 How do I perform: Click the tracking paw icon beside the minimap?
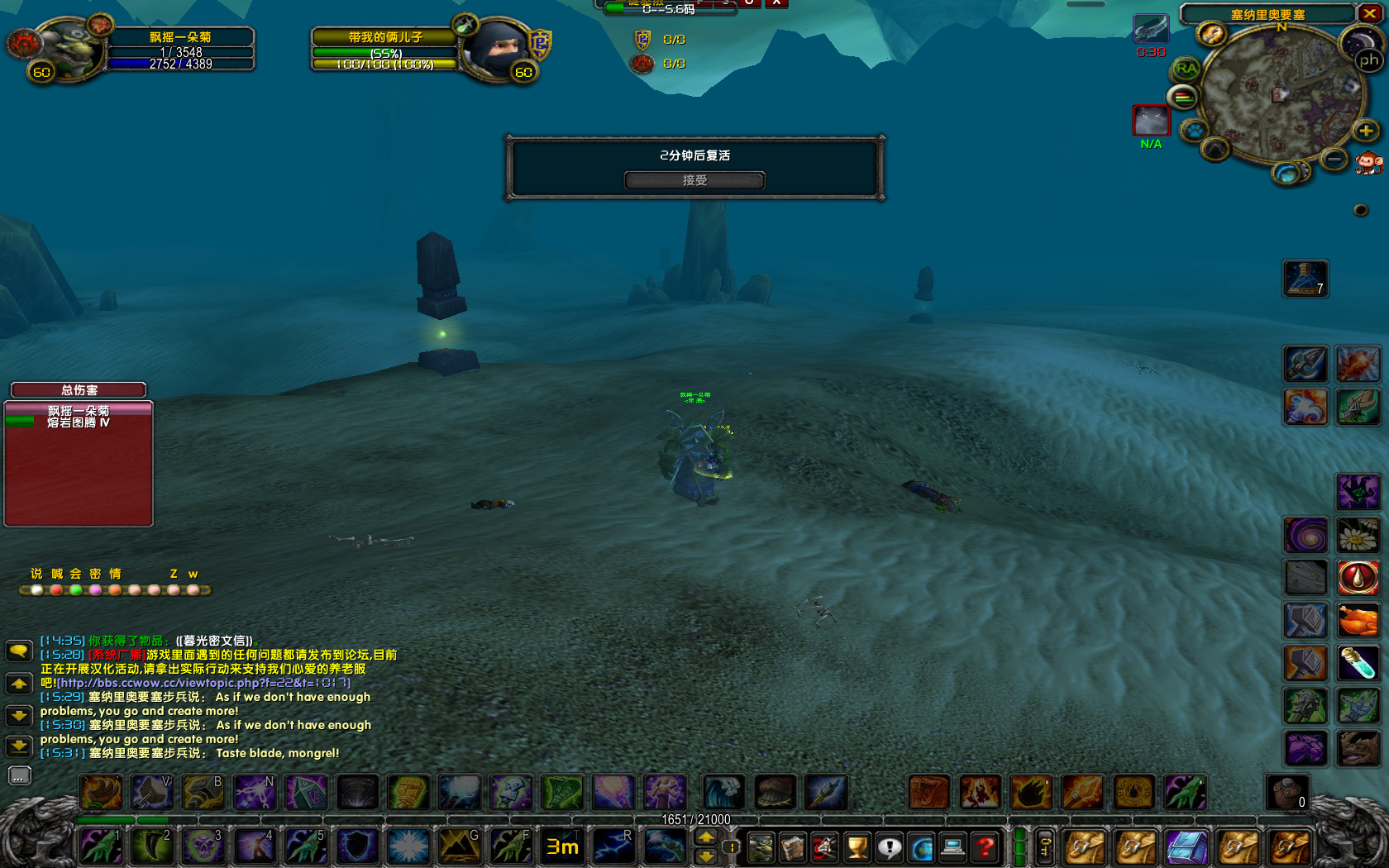click(x=1196, y=131)
